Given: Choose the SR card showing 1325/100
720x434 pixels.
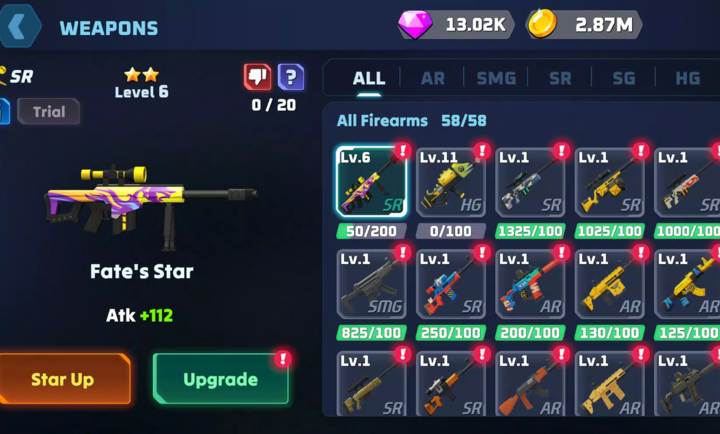Looking at the screenshot, I should click(x=530, y=183).
